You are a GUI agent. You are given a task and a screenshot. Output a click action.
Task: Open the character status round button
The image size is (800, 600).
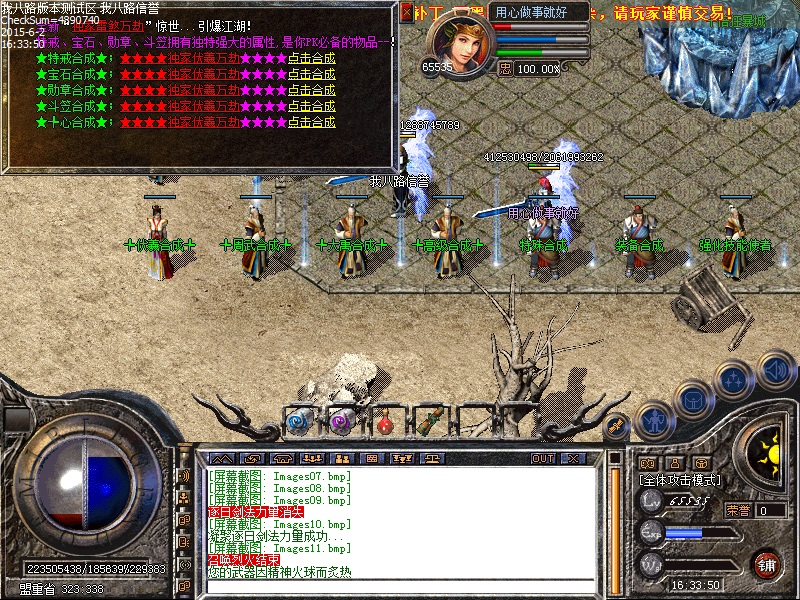652,418
